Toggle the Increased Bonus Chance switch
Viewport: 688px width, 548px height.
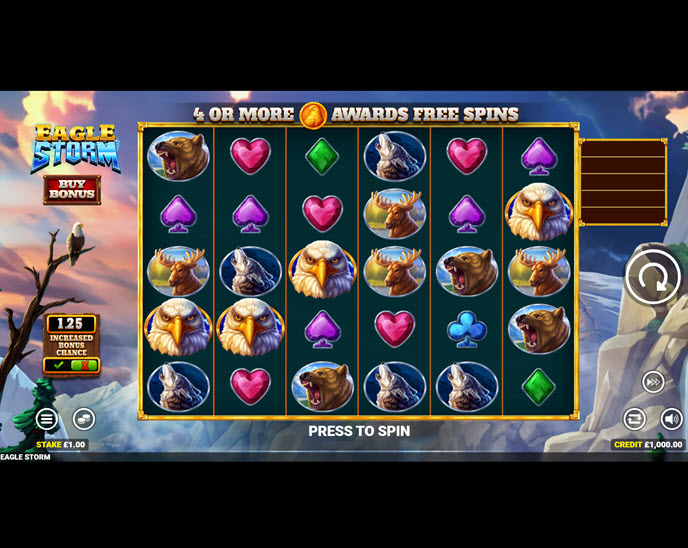pos(71,365)
